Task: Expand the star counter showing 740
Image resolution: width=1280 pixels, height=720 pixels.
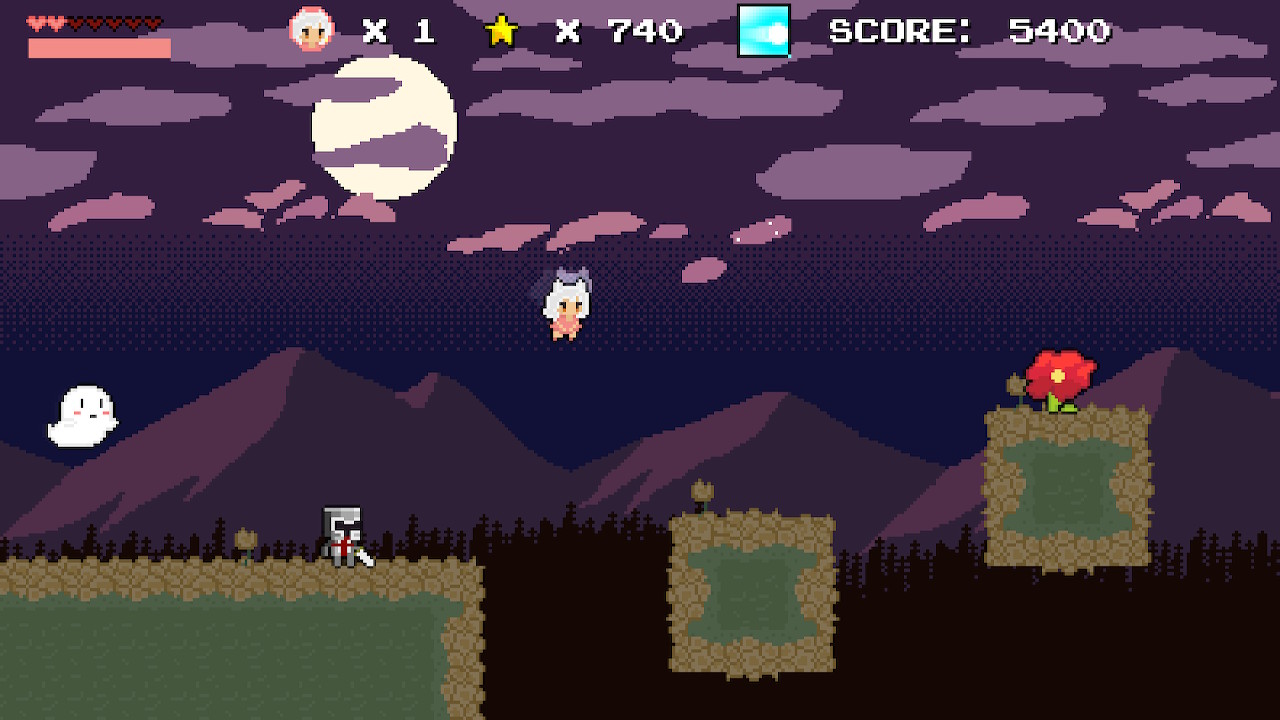Action: pos(620,30)
